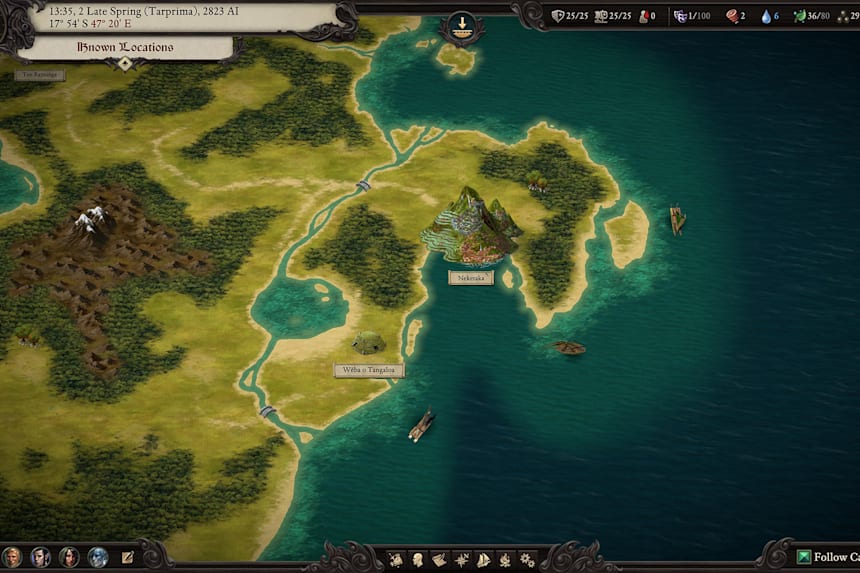
Task: Click the anchor button at top center
Action: click(462, 26)
